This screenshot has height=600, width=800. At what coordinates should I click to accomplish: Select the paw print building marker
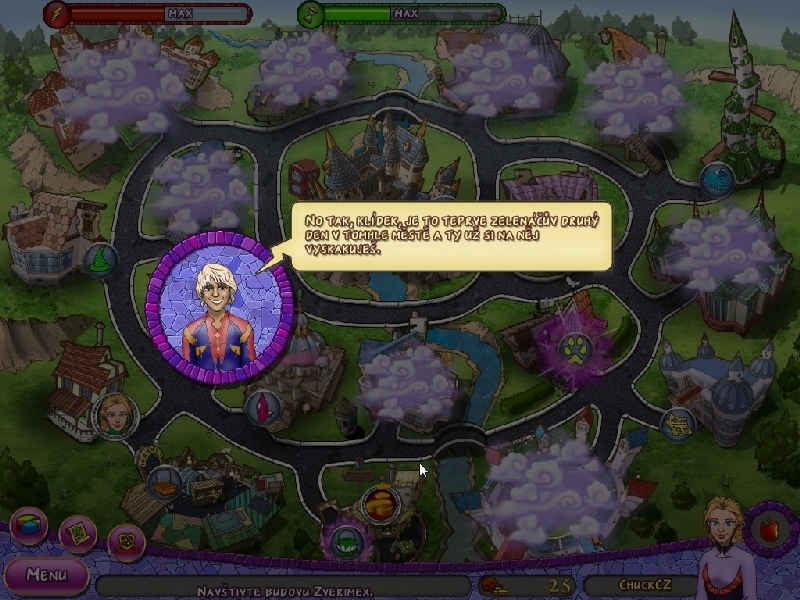click(x=578, y=349)
